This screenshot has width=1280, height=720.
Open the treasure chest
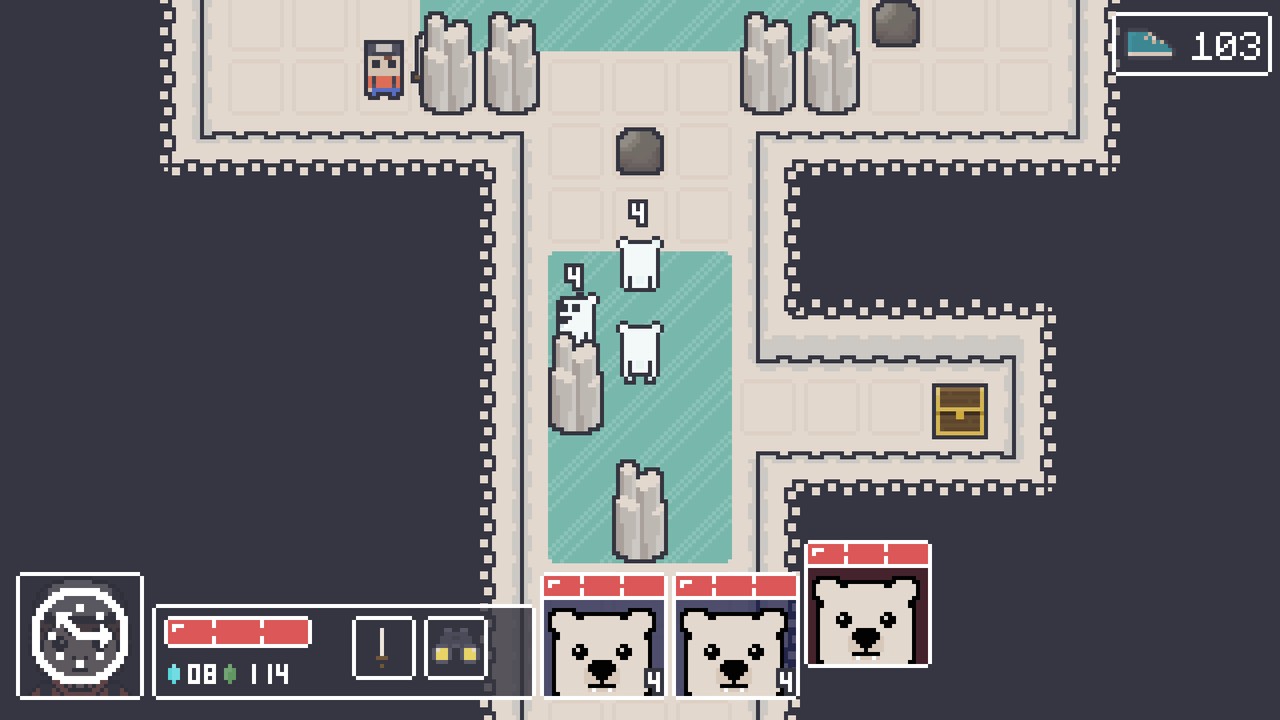(959, 412)
